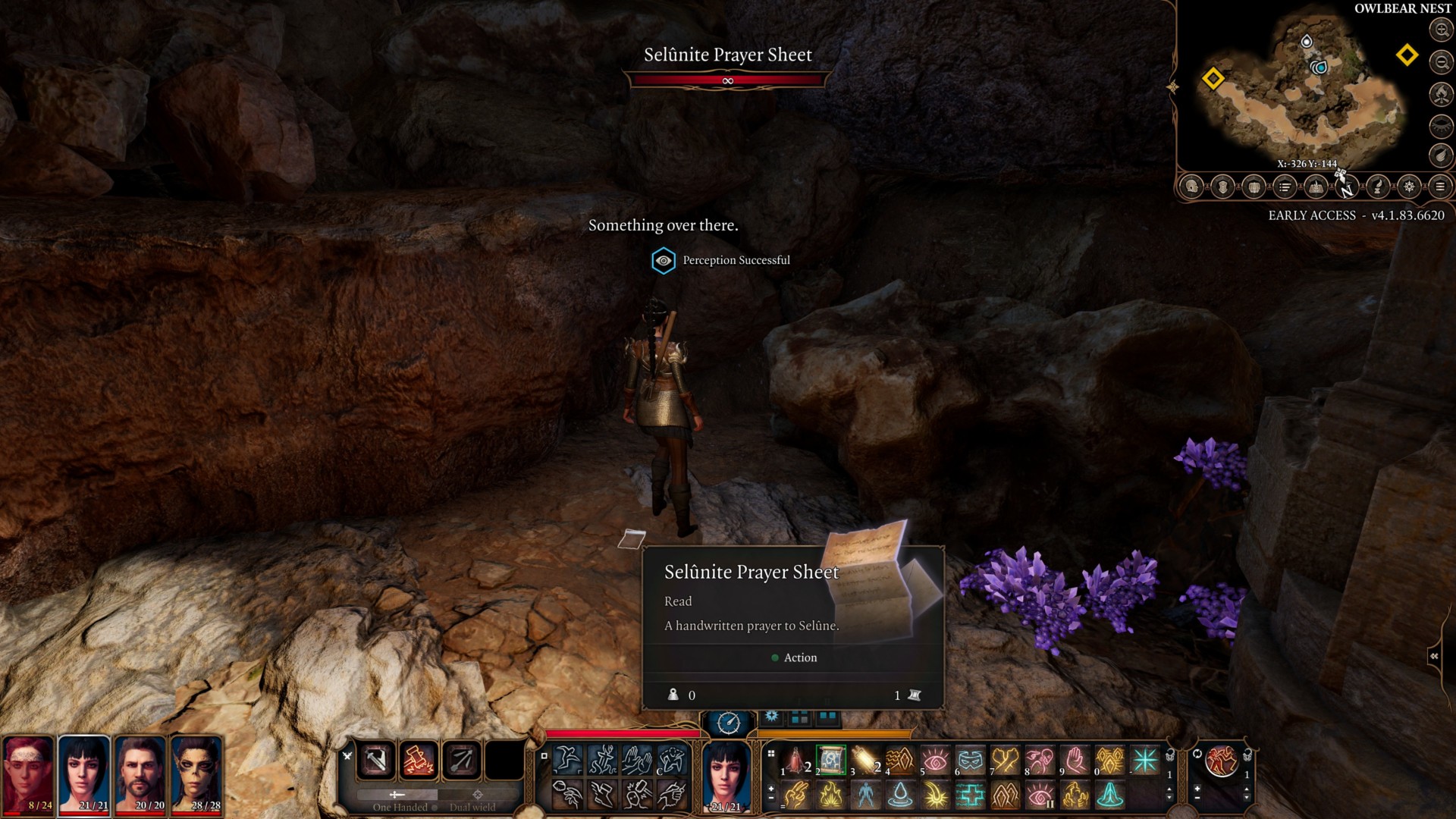Select the red-haired party member portrait

(28, 773)
